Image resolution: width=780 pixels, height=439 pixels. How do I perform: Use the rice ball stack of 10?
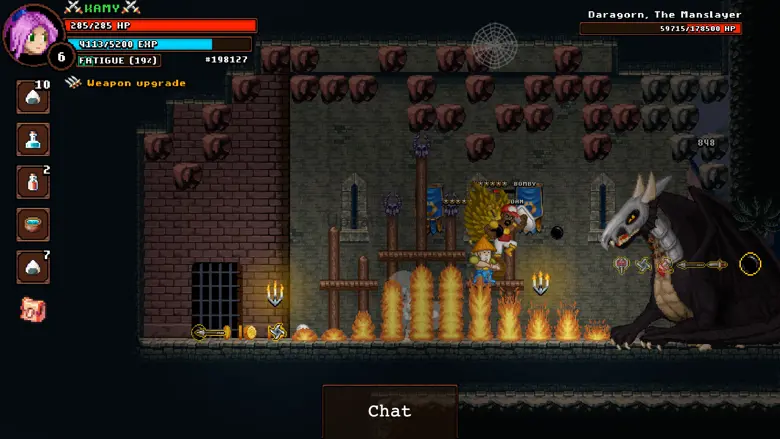coord(33,97)
